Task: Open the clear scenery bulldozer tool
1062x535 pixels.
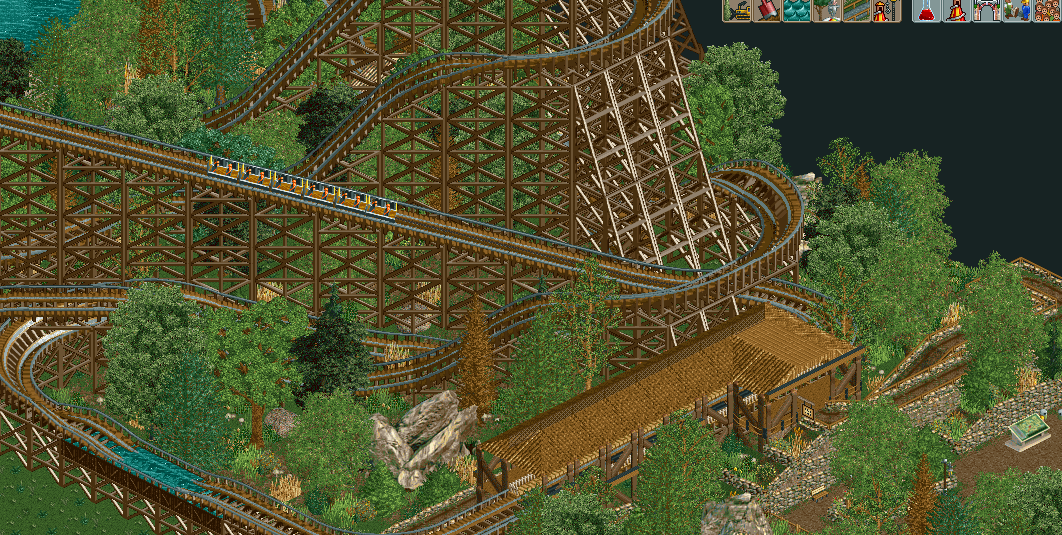Action: 737,11
